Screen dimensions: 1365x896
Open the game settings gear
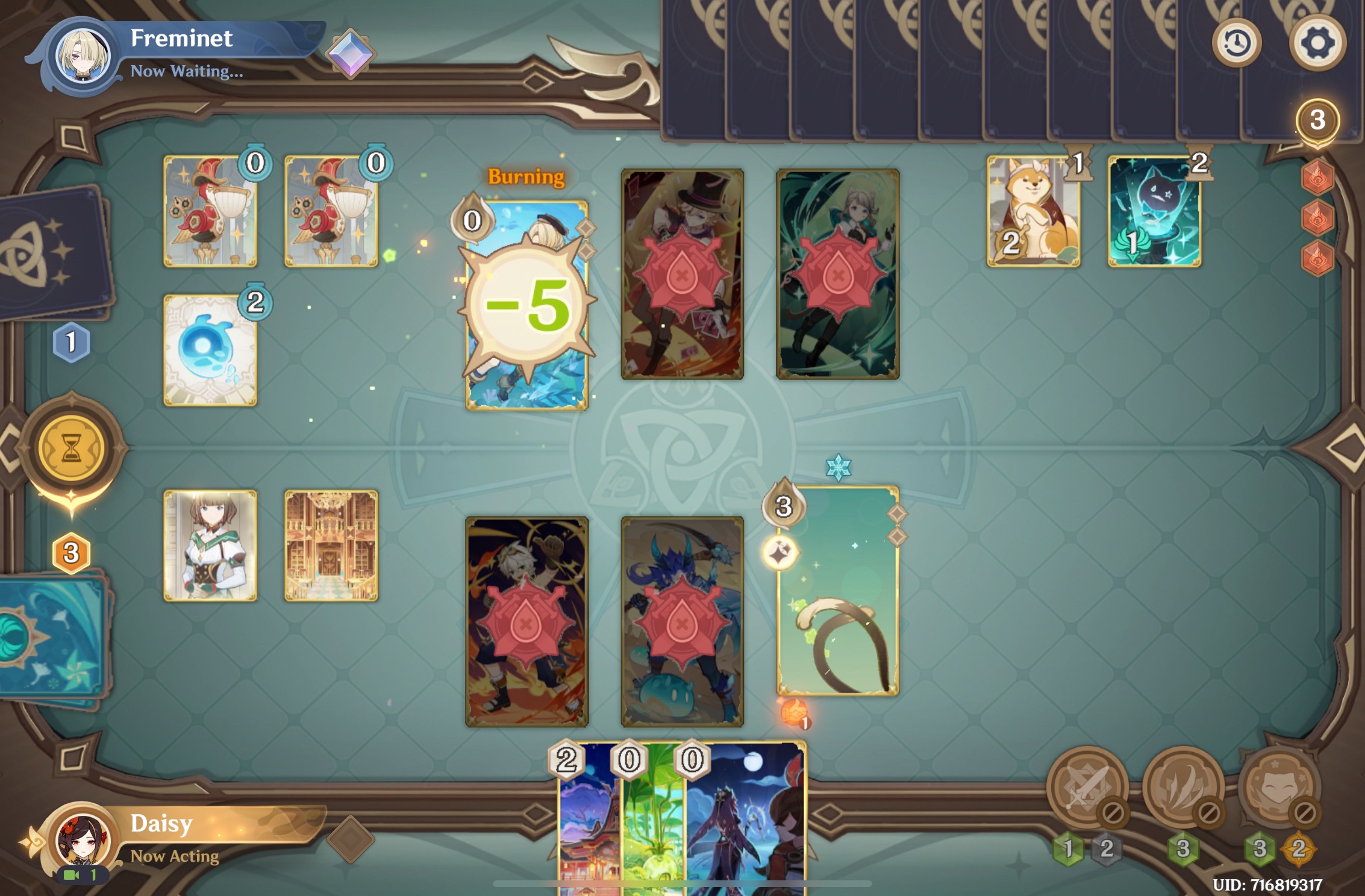point(1319,42)
